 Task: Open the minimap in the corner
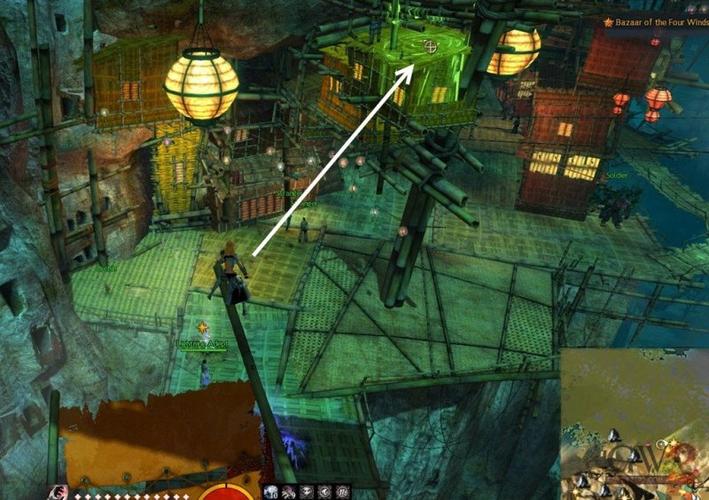click(634, 423)
